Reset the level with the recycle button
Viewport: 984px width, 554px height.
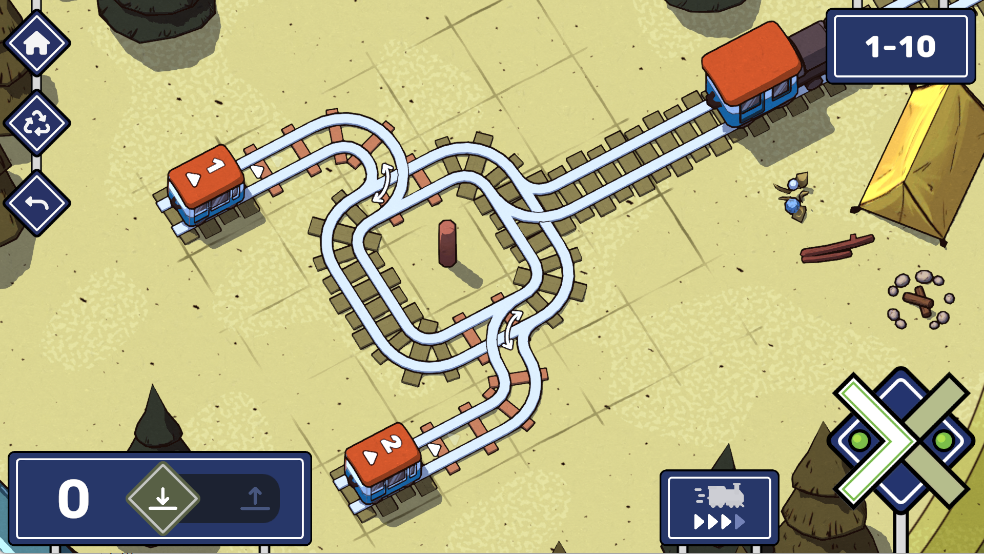[x=37, y=123]
